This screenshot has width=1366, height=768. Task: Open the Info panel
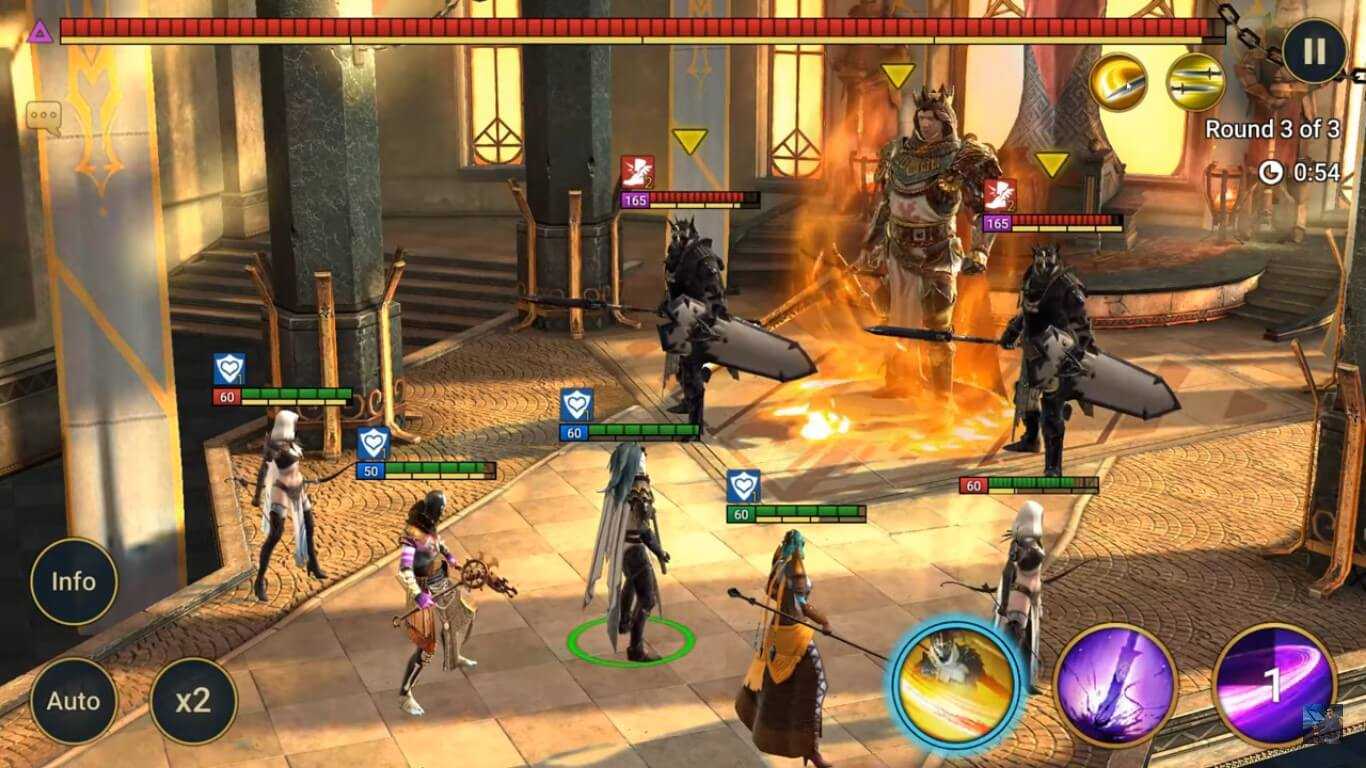[x=73, y=581]
